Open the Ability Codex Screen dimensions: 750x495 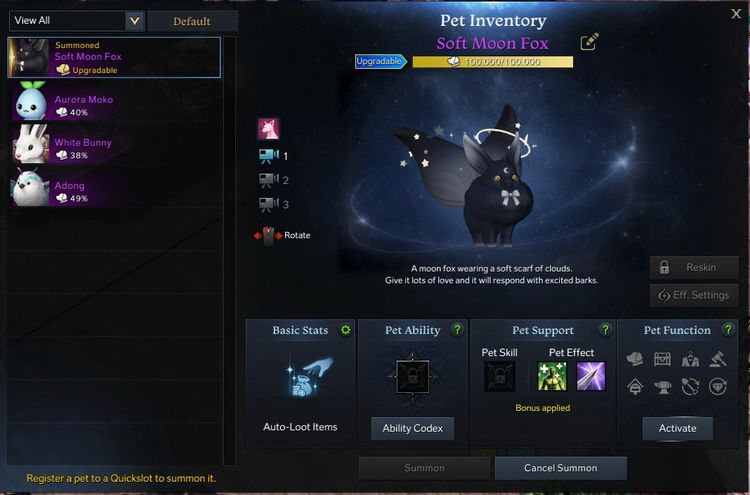[412, 428]
